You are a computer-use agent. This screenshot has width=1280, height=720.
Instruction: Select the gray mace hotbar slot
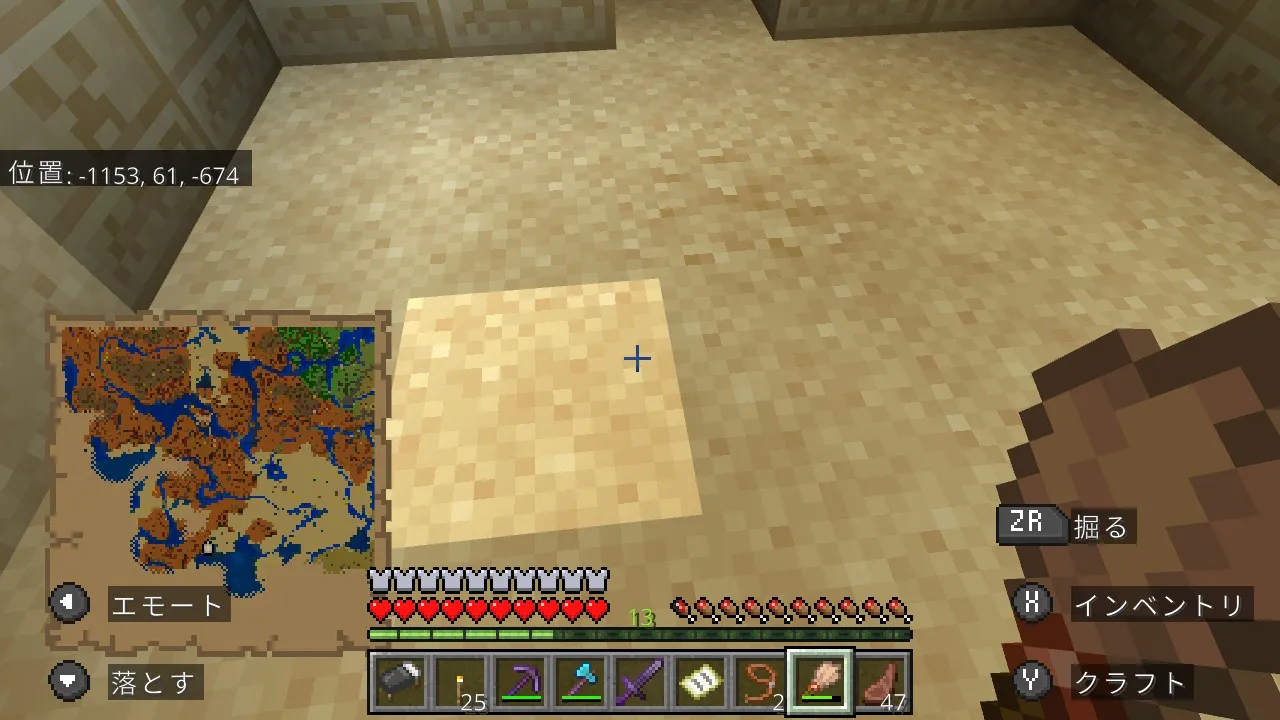point(400,682)
